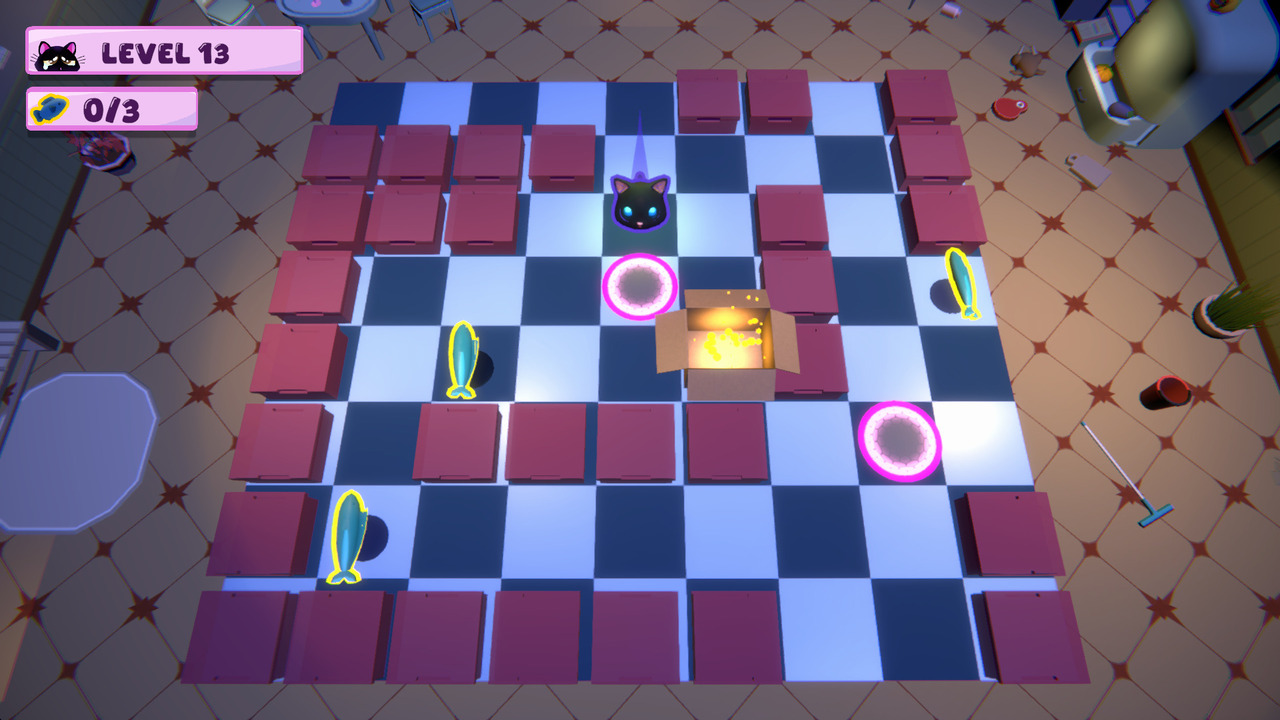Click the lower pink portal
This screenshot has height=720, width=1280.
tap(899, 440)
